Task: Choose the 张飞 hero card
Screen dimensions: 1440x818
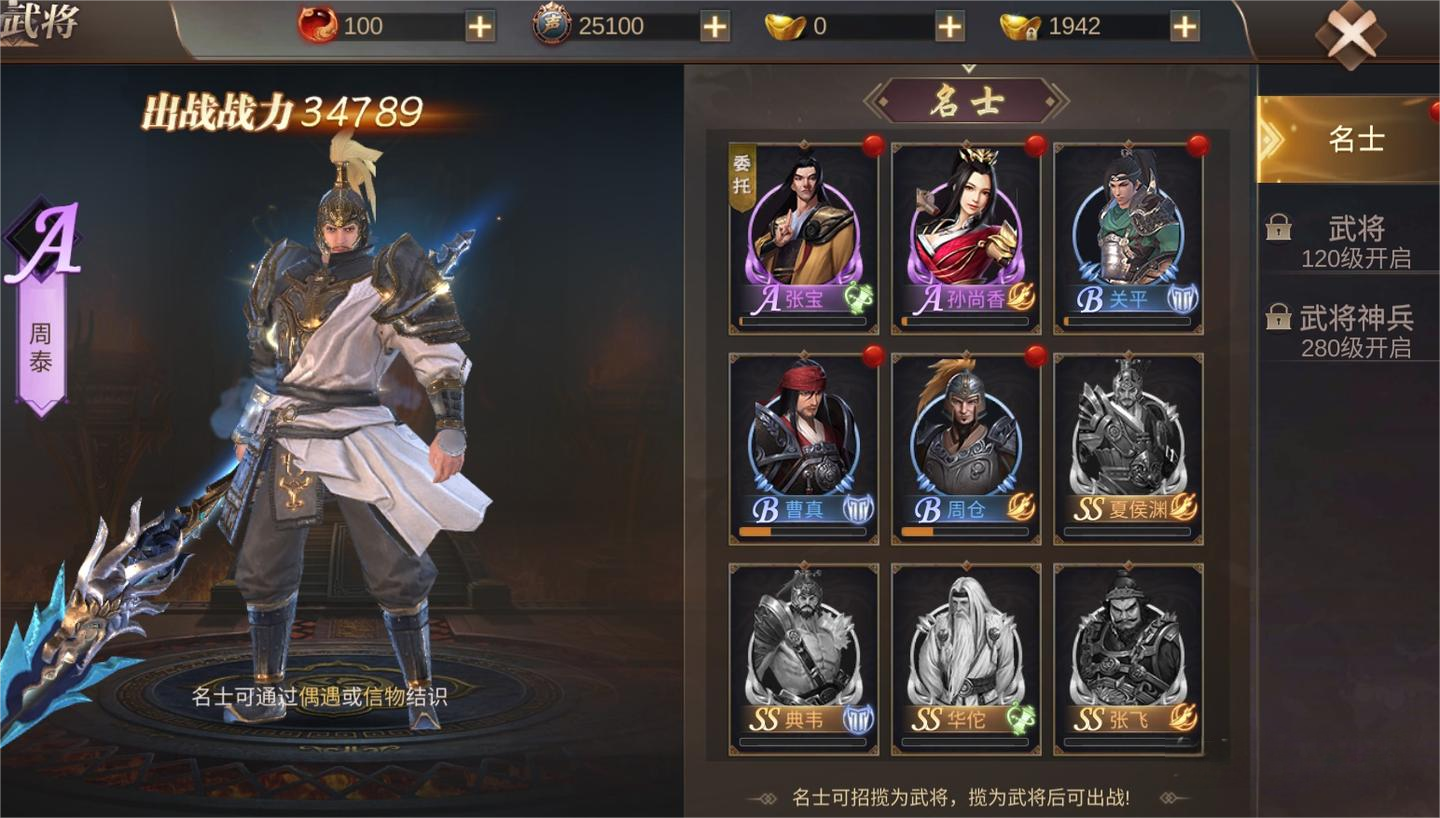Action: [1128, 658]
